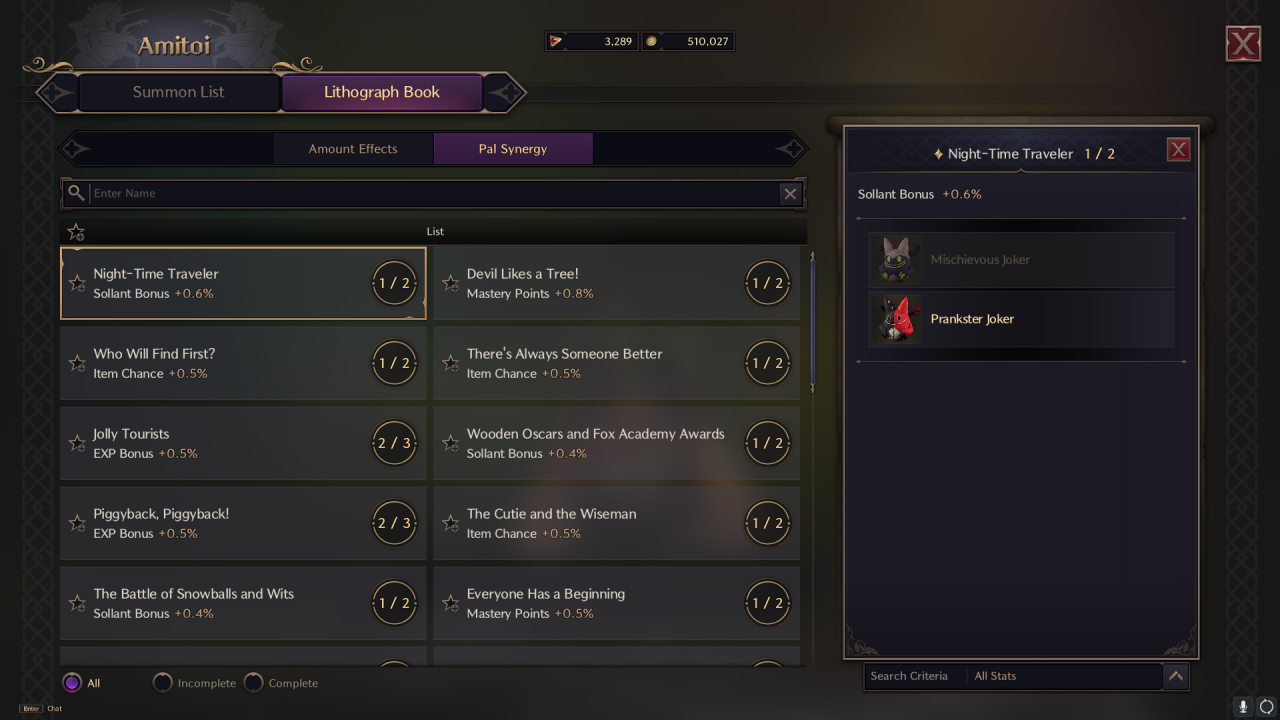Select the Incomplete filter option
The height and width of the screenshot is (720, 1280).
(162, 682)
